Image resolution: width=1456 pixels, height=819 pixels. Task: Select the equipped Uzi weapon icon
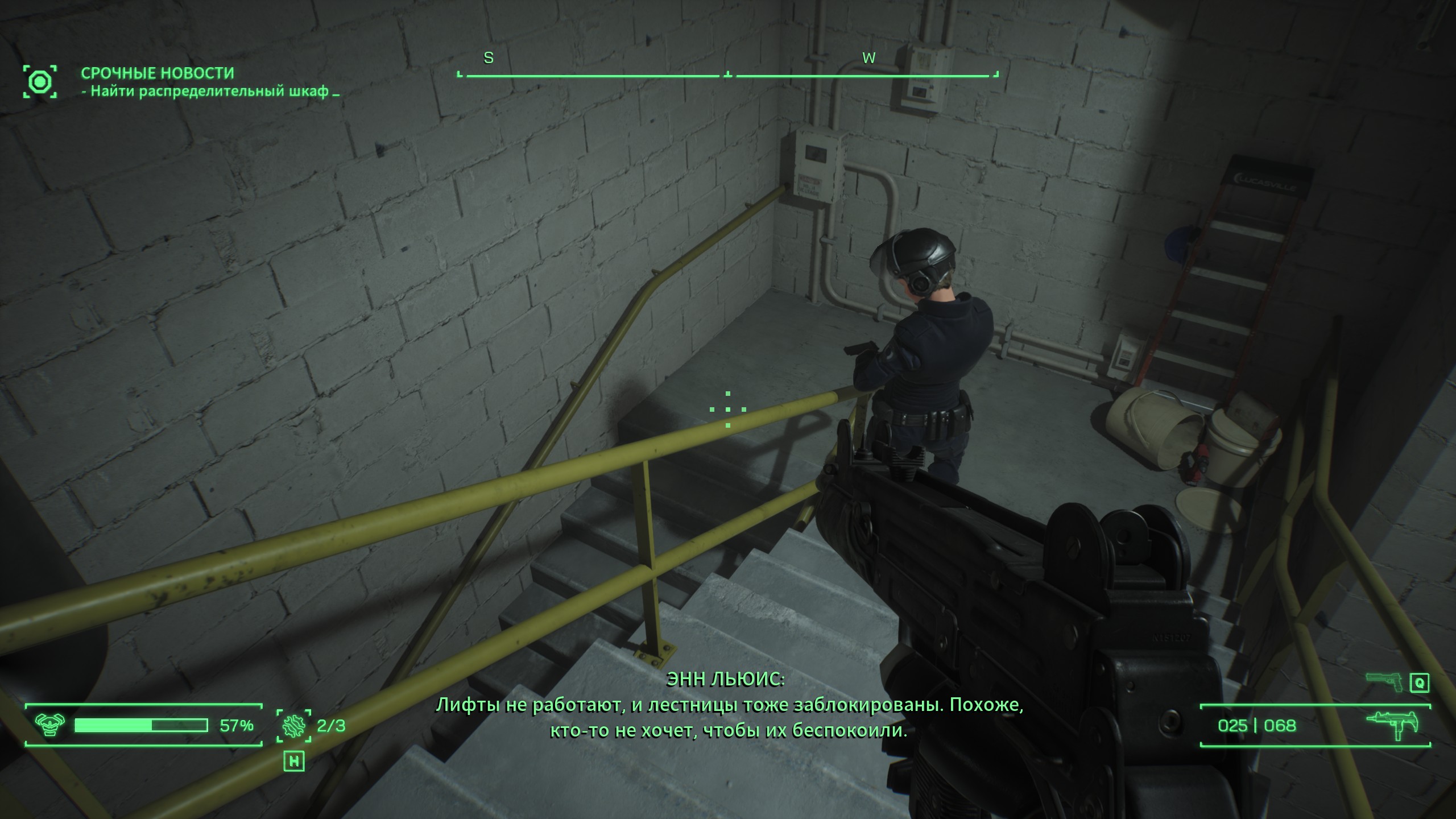coord(1392,725)
